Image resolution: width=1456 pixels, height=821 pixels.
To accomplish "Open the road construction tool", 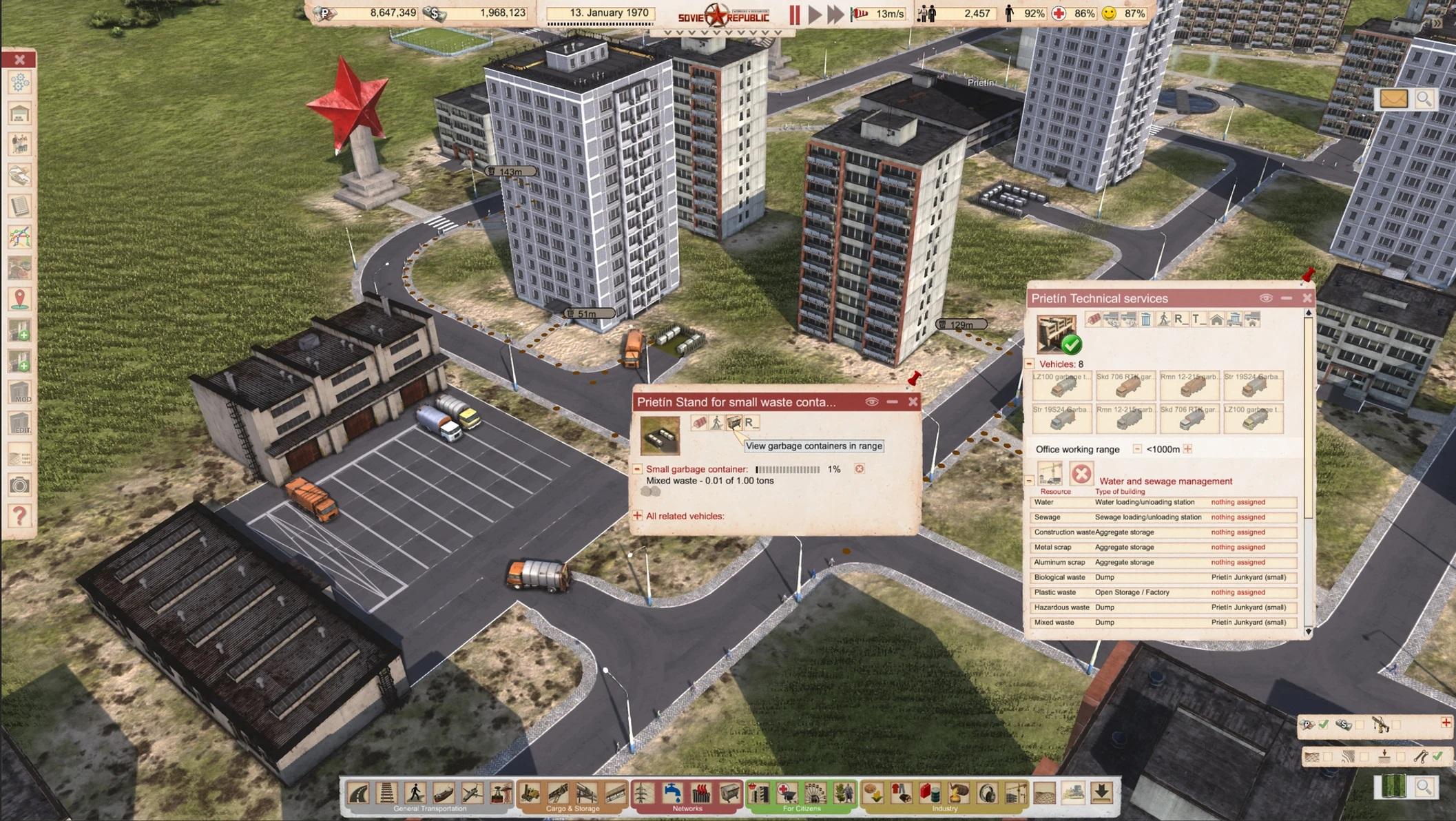I will coord(359,793).
